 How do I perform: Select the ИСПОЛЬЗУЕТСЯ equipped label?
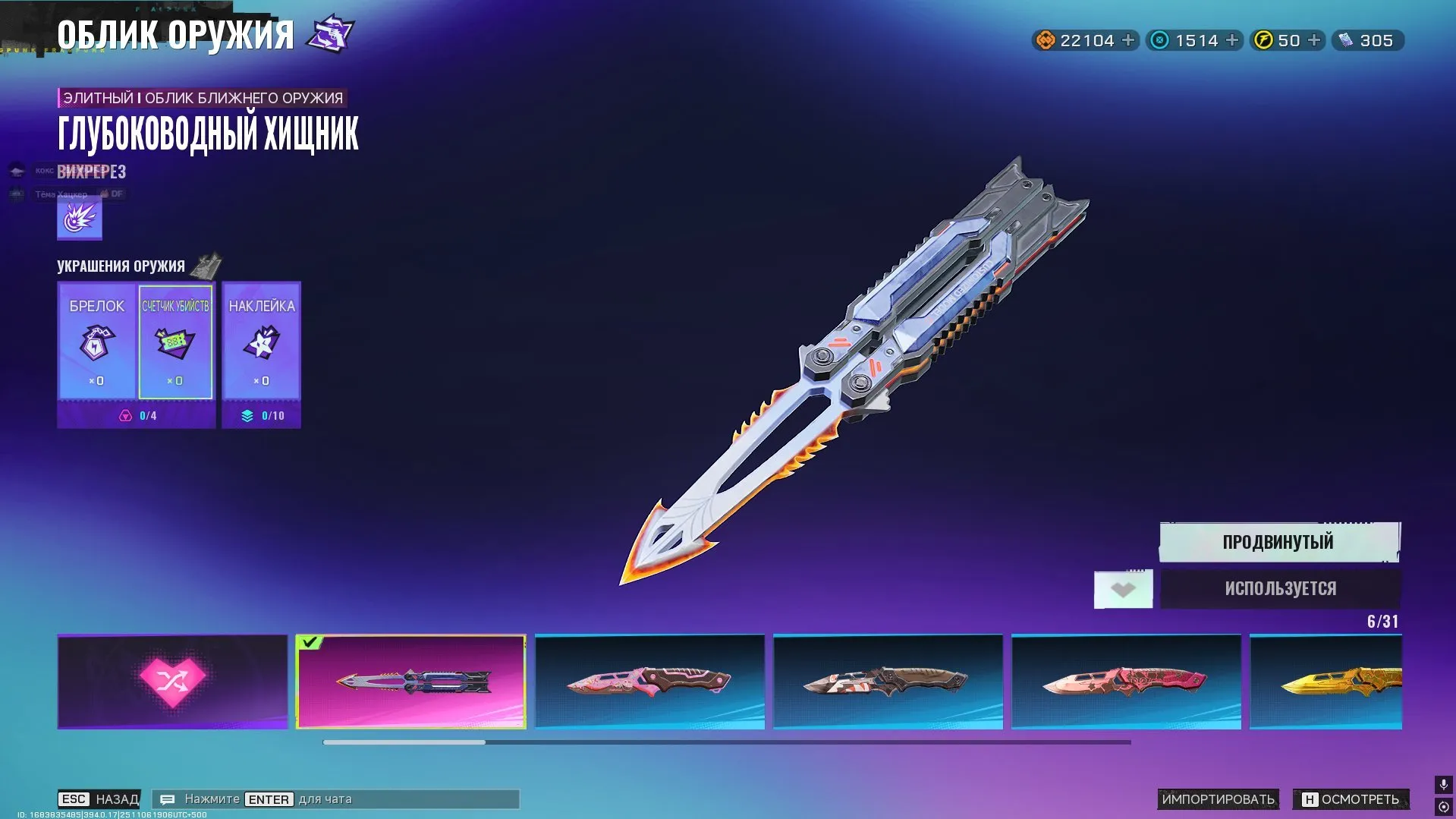click(x=1278, y=588)
